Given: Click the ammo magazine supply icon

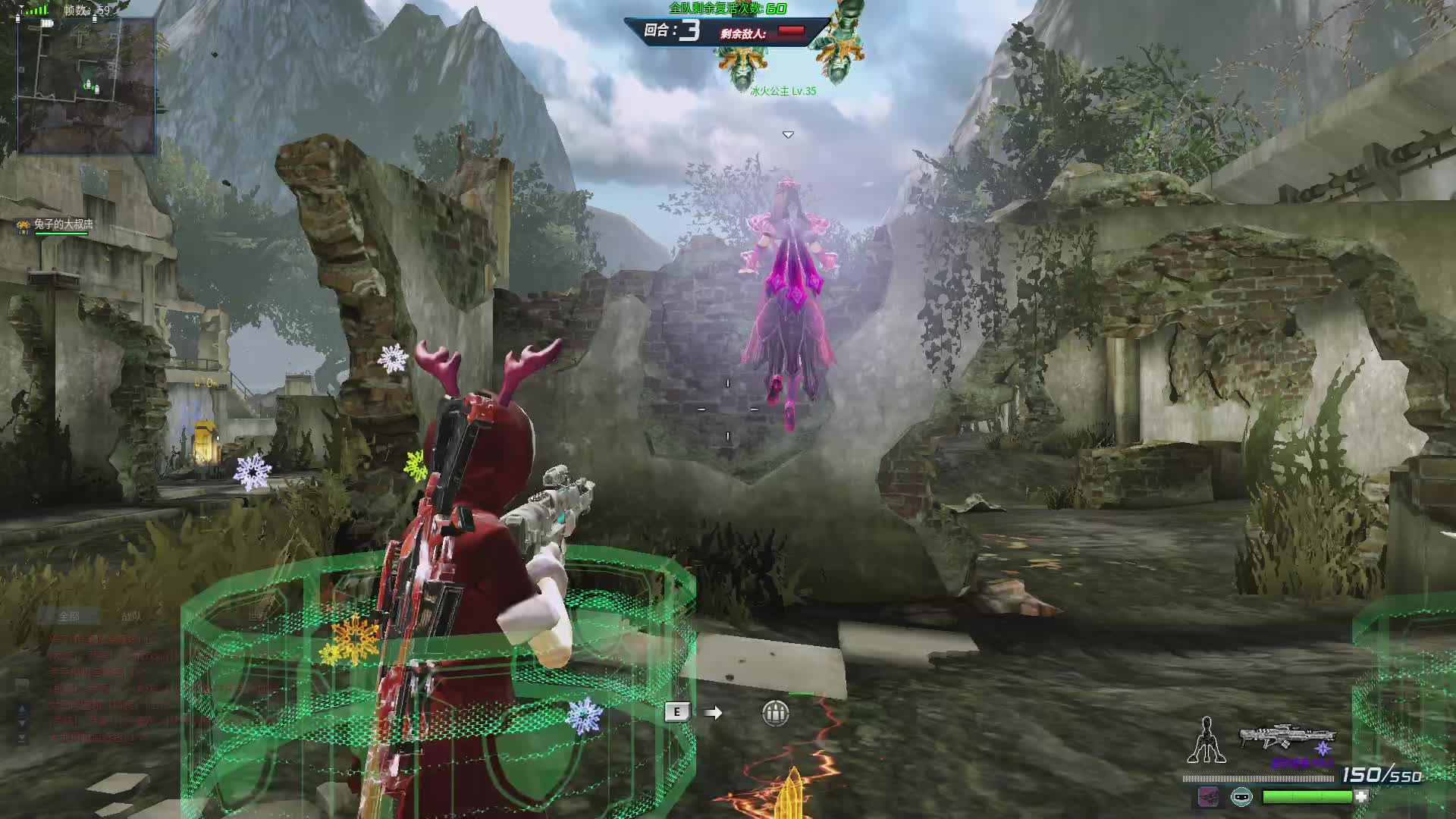Looking at the screenshot, I should click(x=775, y=713).
